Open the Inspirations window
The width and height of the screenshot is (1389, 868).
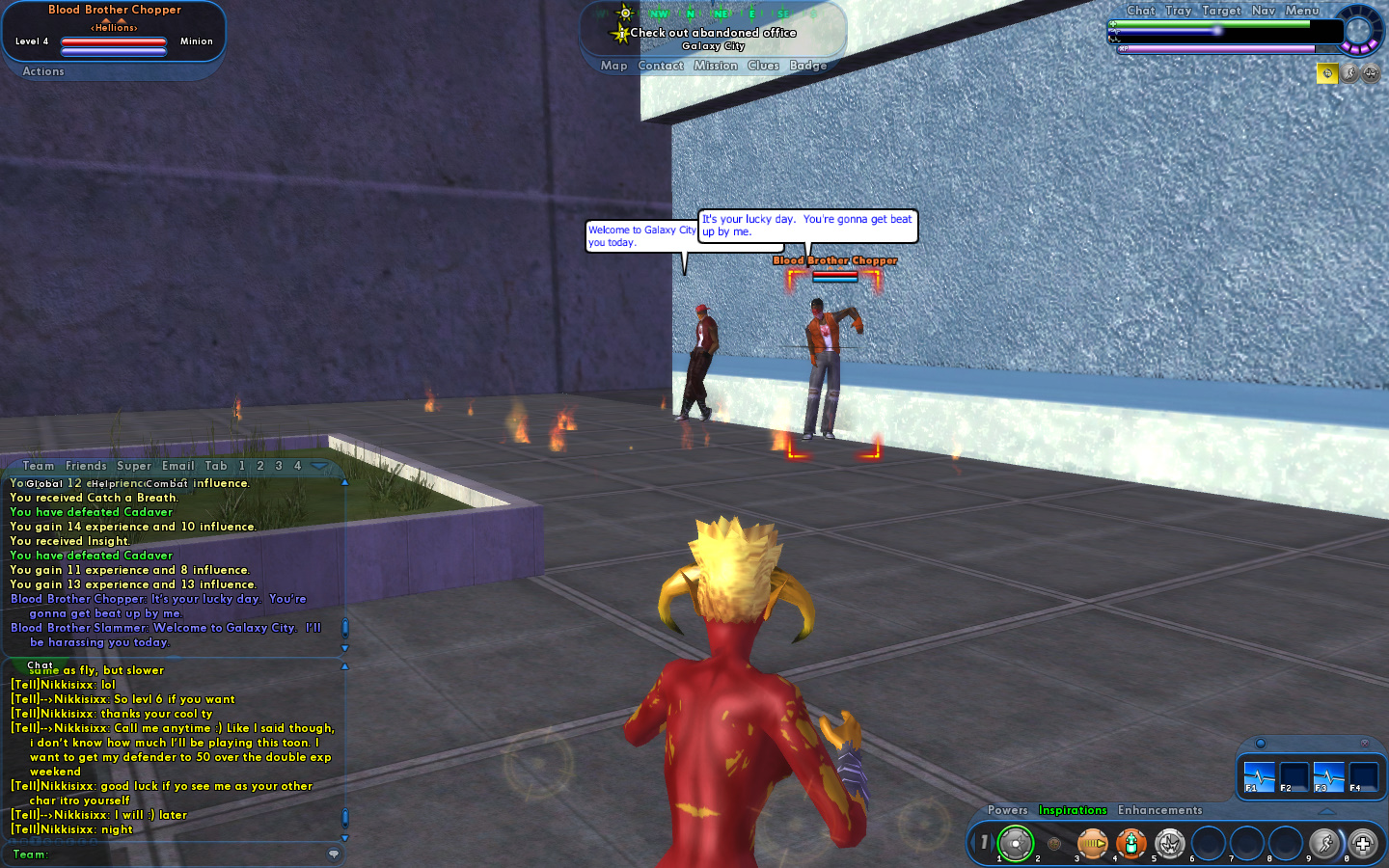coord(1073,810)
